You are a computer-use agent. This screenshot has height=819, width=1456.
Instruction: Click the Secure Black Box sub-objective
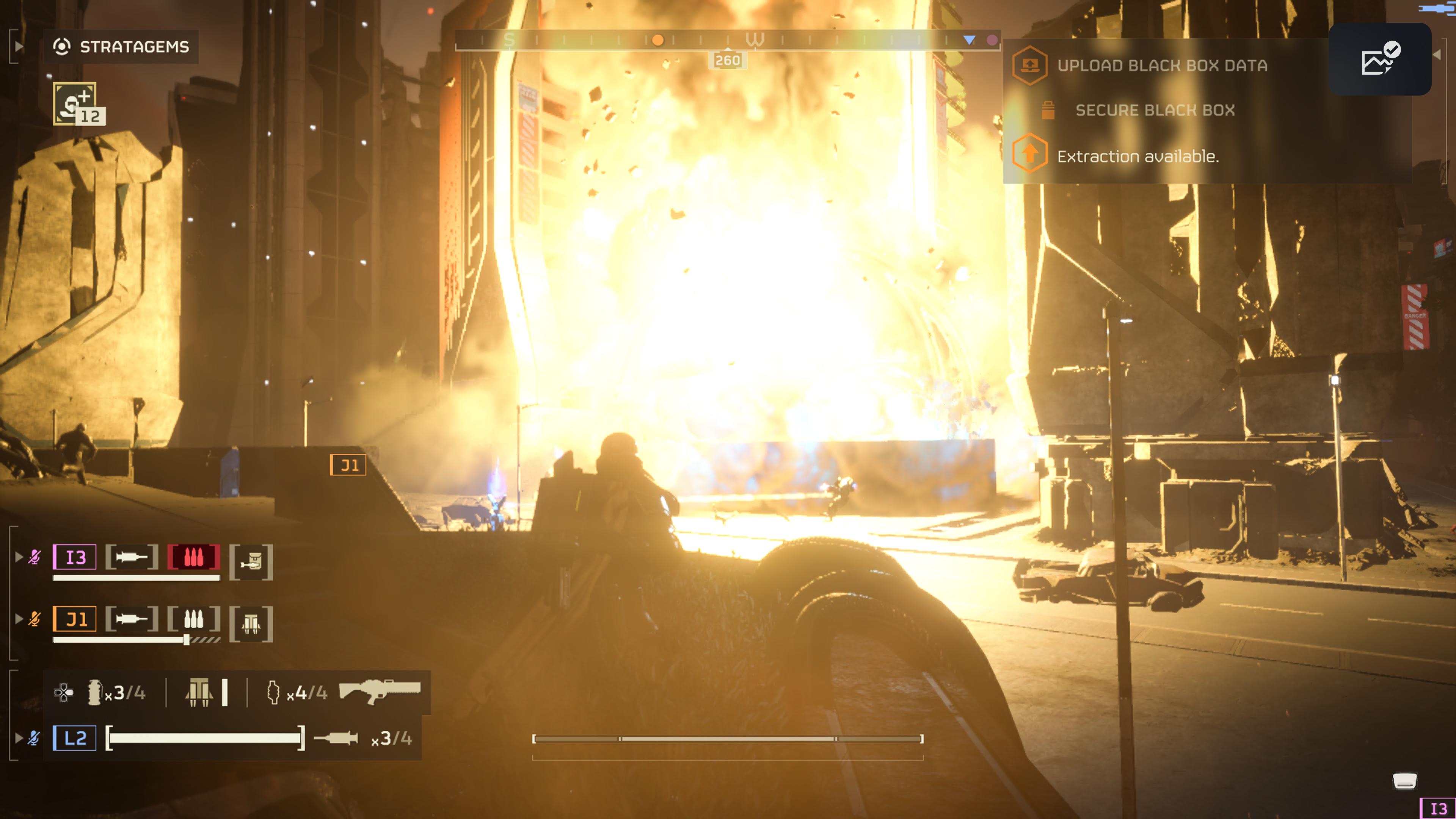(1155, 110)
